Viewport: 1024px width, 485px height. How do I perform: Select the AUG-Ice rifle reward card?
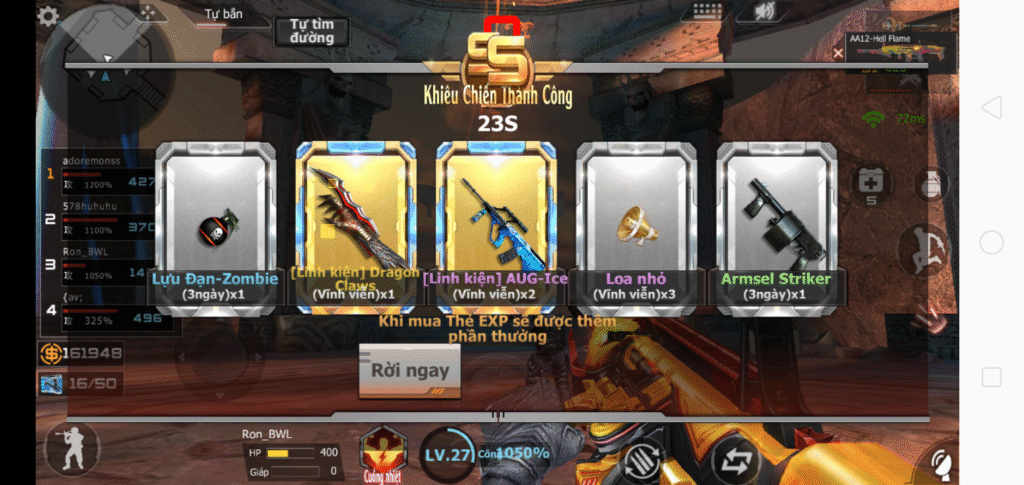click(496, 226)
